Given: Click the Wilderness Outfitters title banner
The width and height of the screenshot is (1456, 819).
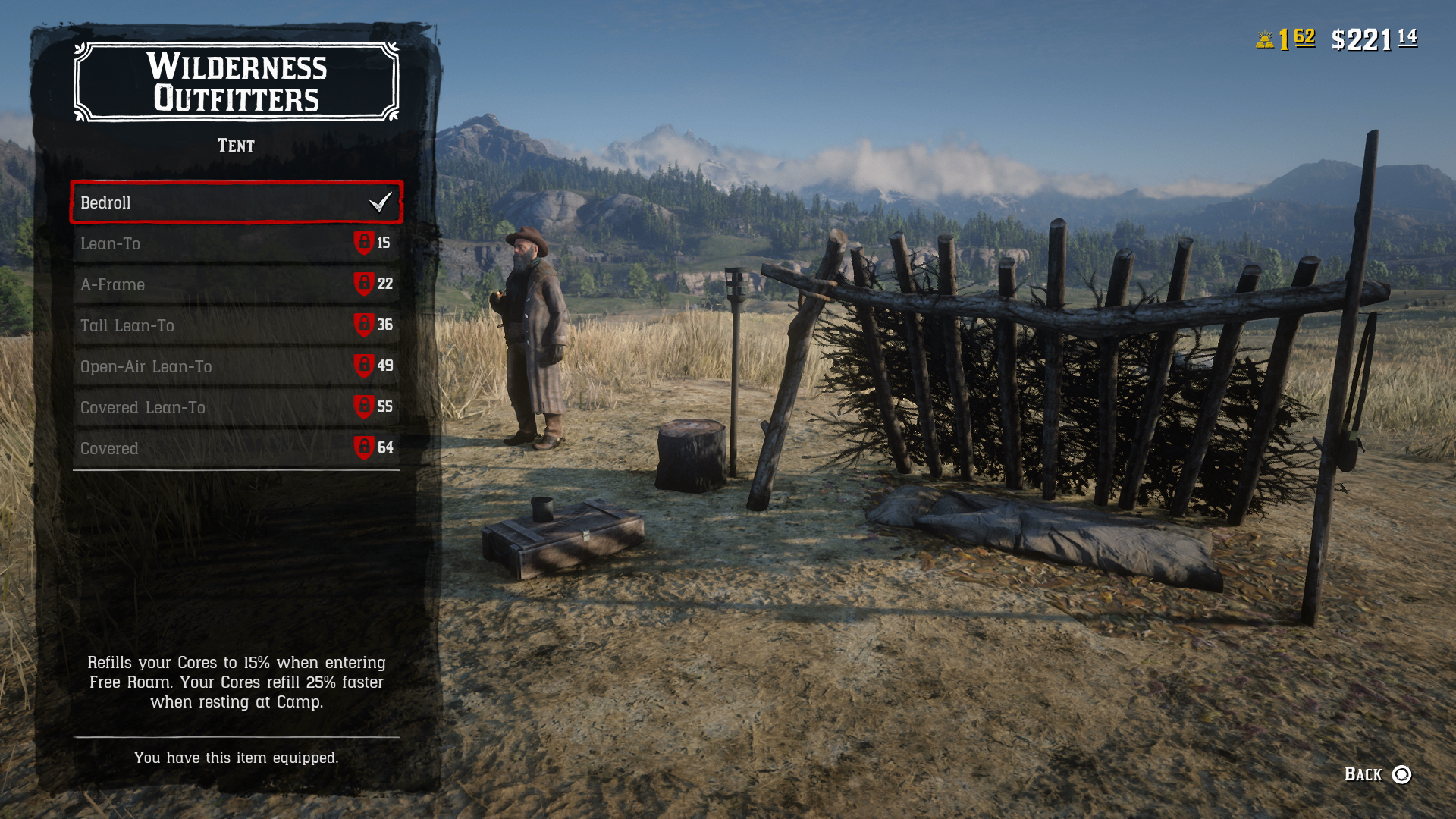Looking at the screenshot, I should click(x=236, y=83).
